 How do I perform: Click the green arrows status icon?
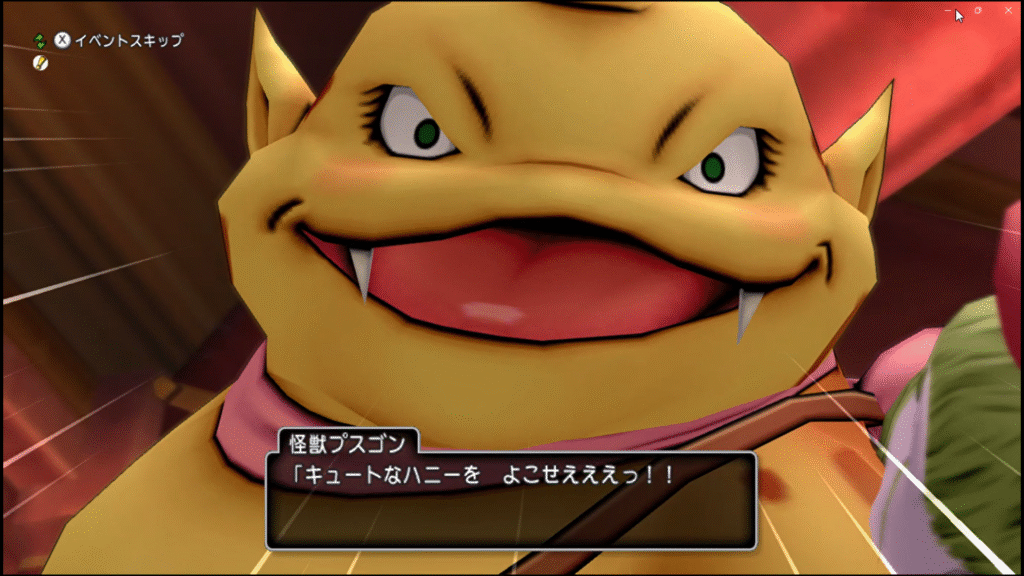tap(39, 41)
